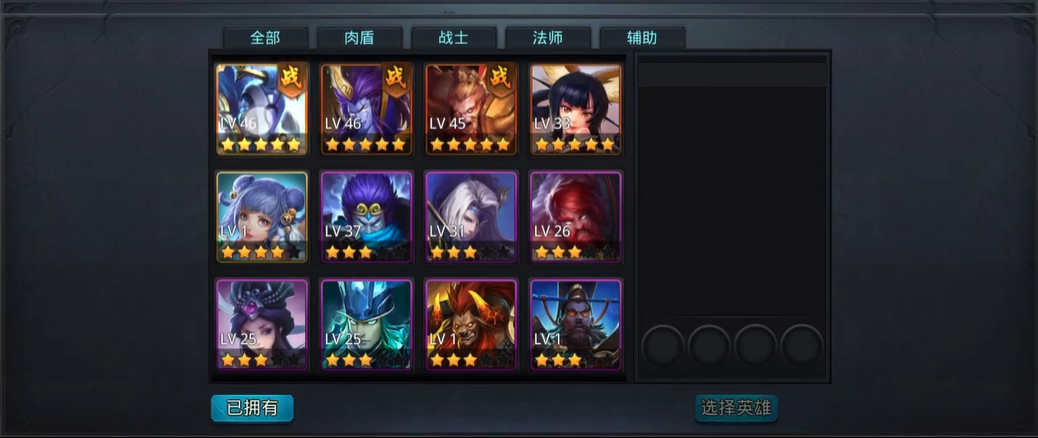Show the 法师 hero tab
1038x438 pixels.
(x=547, y=38)
